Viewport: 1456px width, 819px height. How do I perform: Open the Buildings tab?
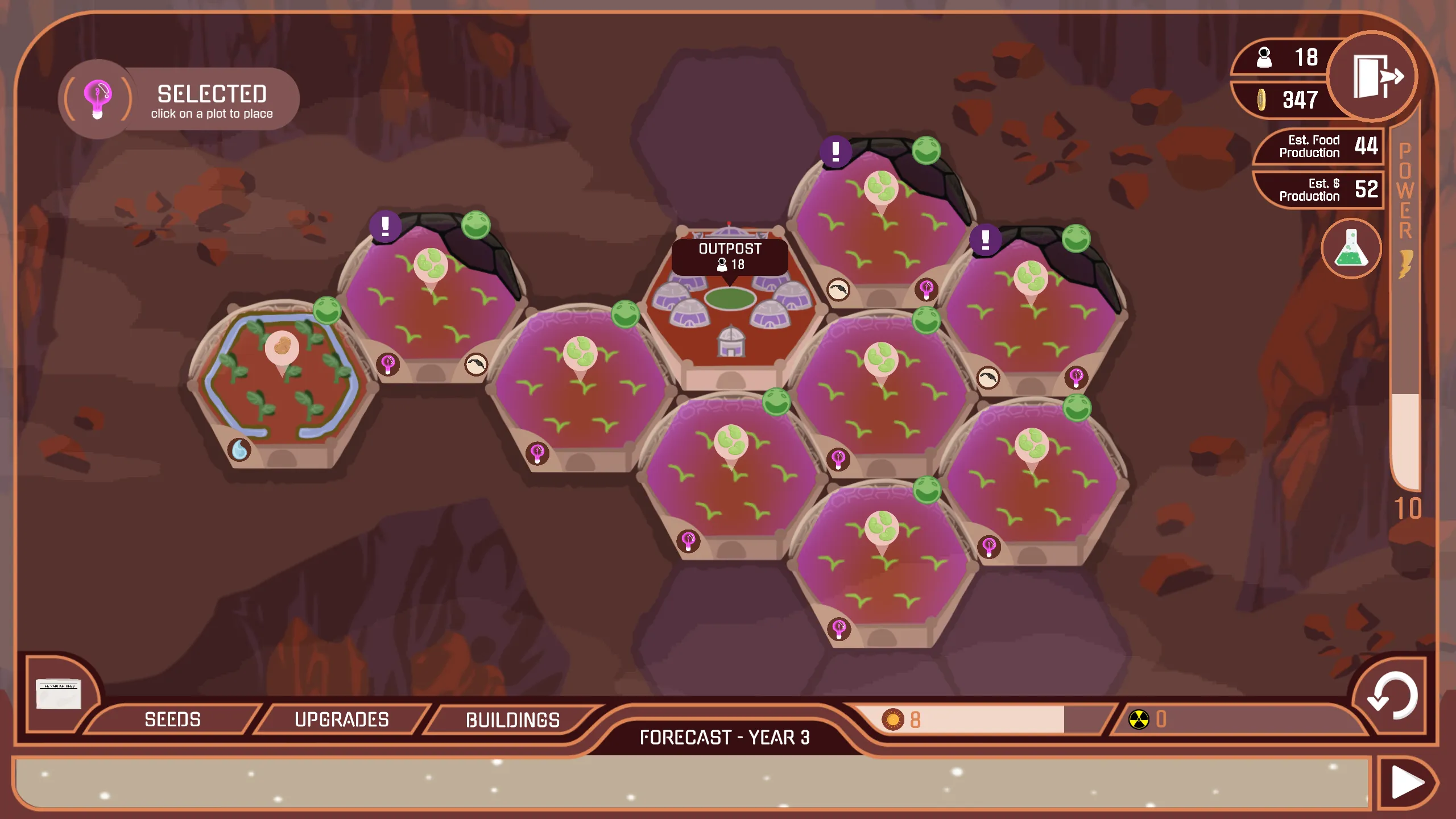click(x=512, y=720)
